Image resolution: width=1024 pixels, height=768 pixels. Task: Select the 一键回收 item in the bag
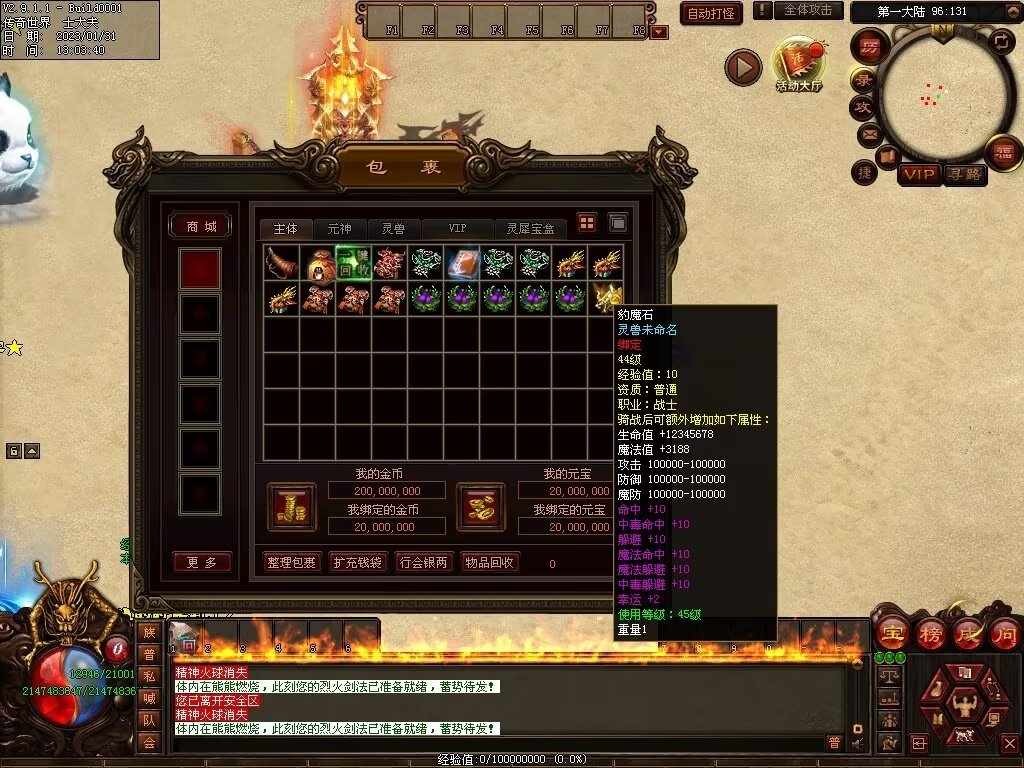point(353,263)
